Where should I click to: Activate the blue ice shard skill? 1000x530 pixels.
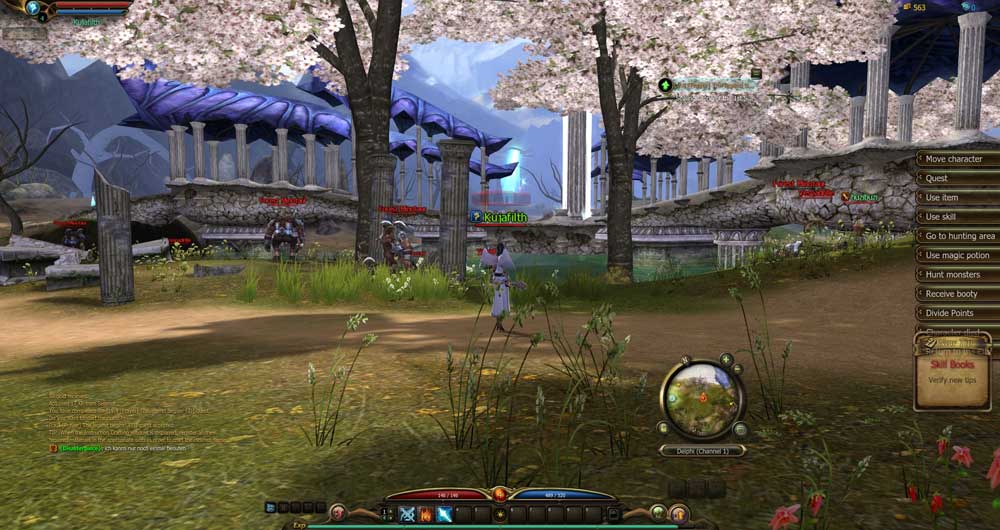click(x=443, y=514)
